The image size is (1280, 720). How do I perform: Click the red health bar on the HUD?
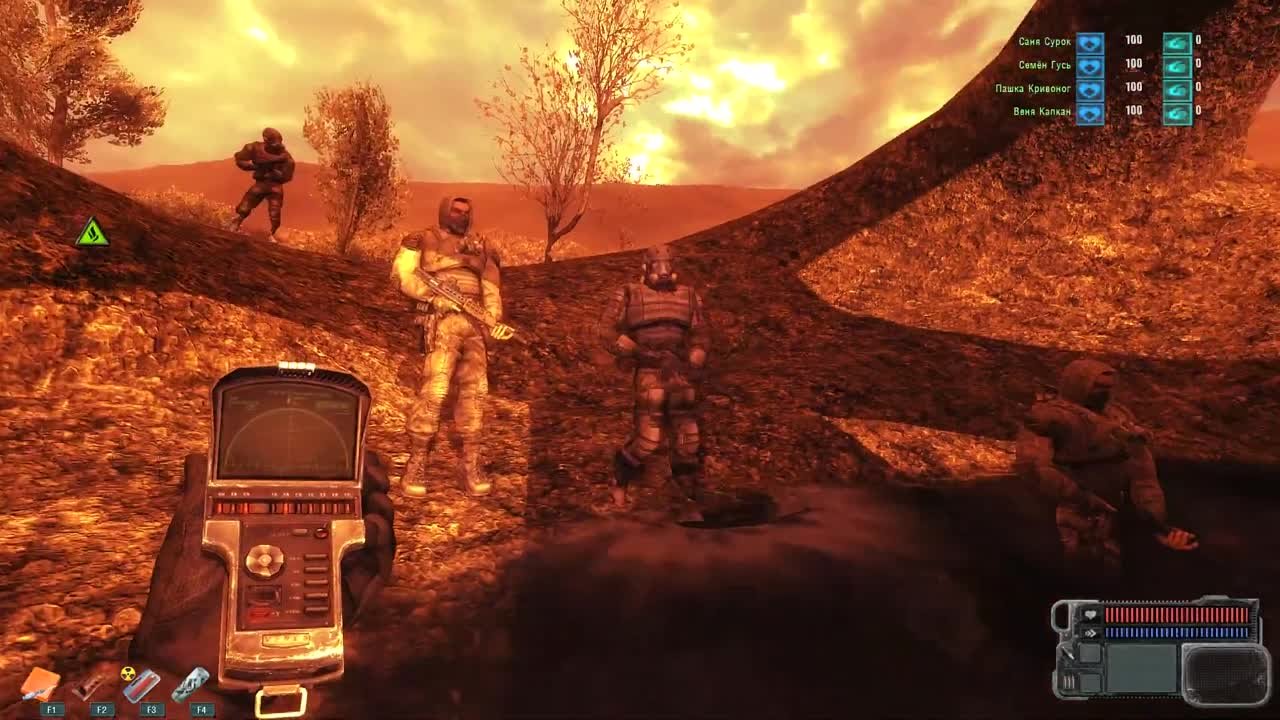(x=1176, y=613)
